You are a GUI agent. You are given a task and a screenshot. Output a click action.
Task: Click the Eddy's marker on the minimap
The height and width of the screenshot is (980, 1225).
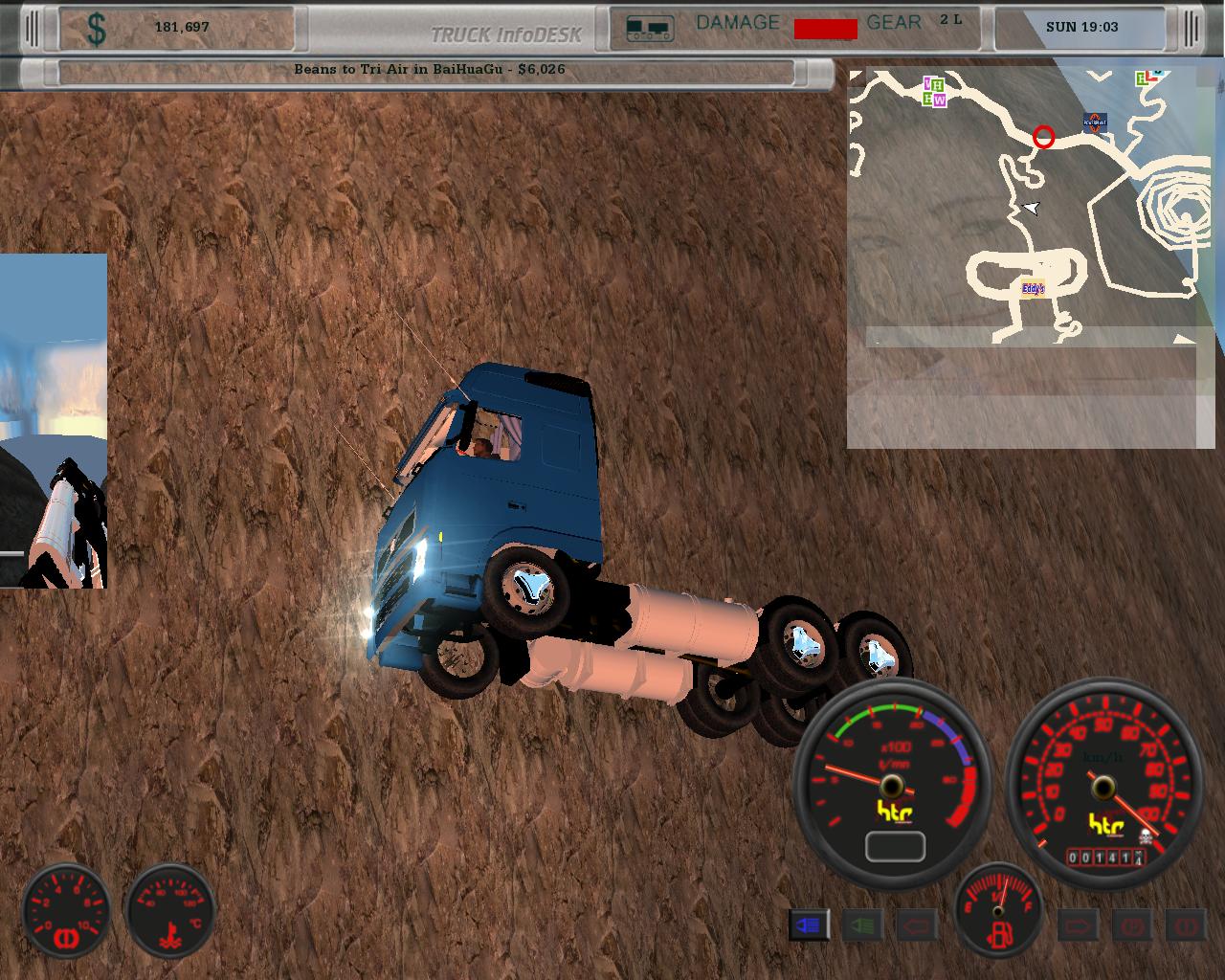click(1032, 288)
